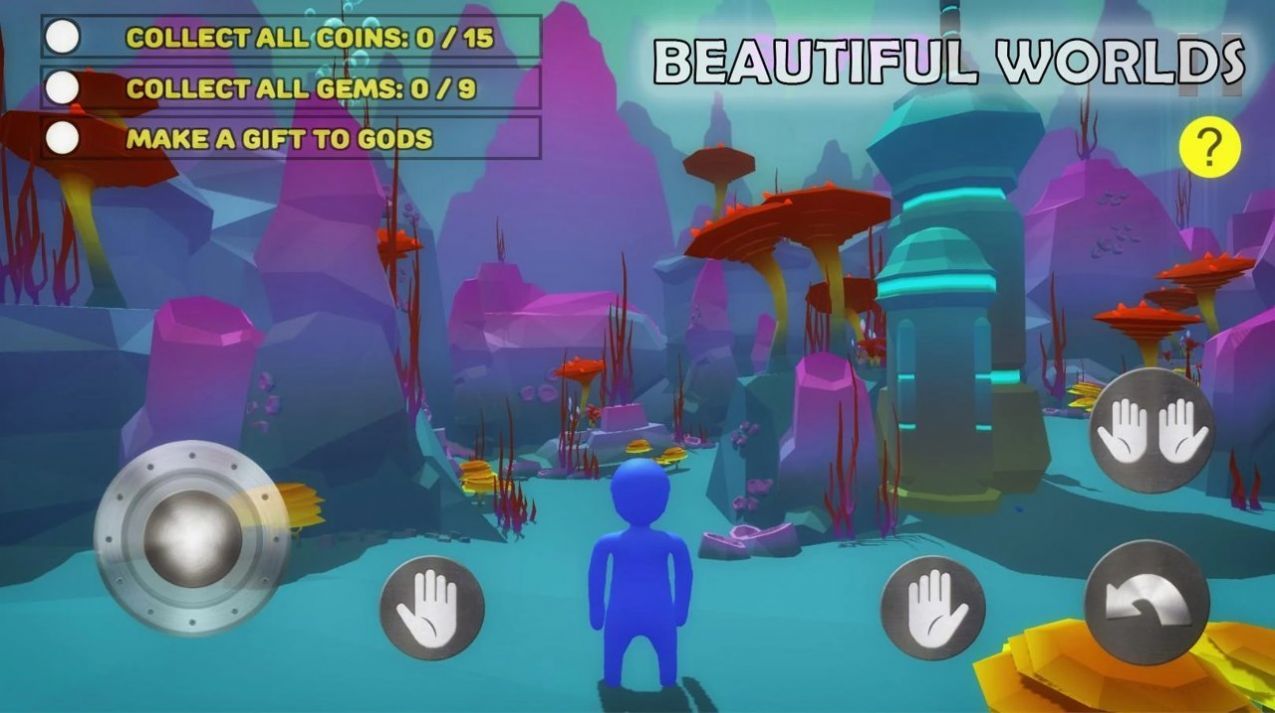Tap the both-hands grab button
The image size is (1275, 713).
1151,430
